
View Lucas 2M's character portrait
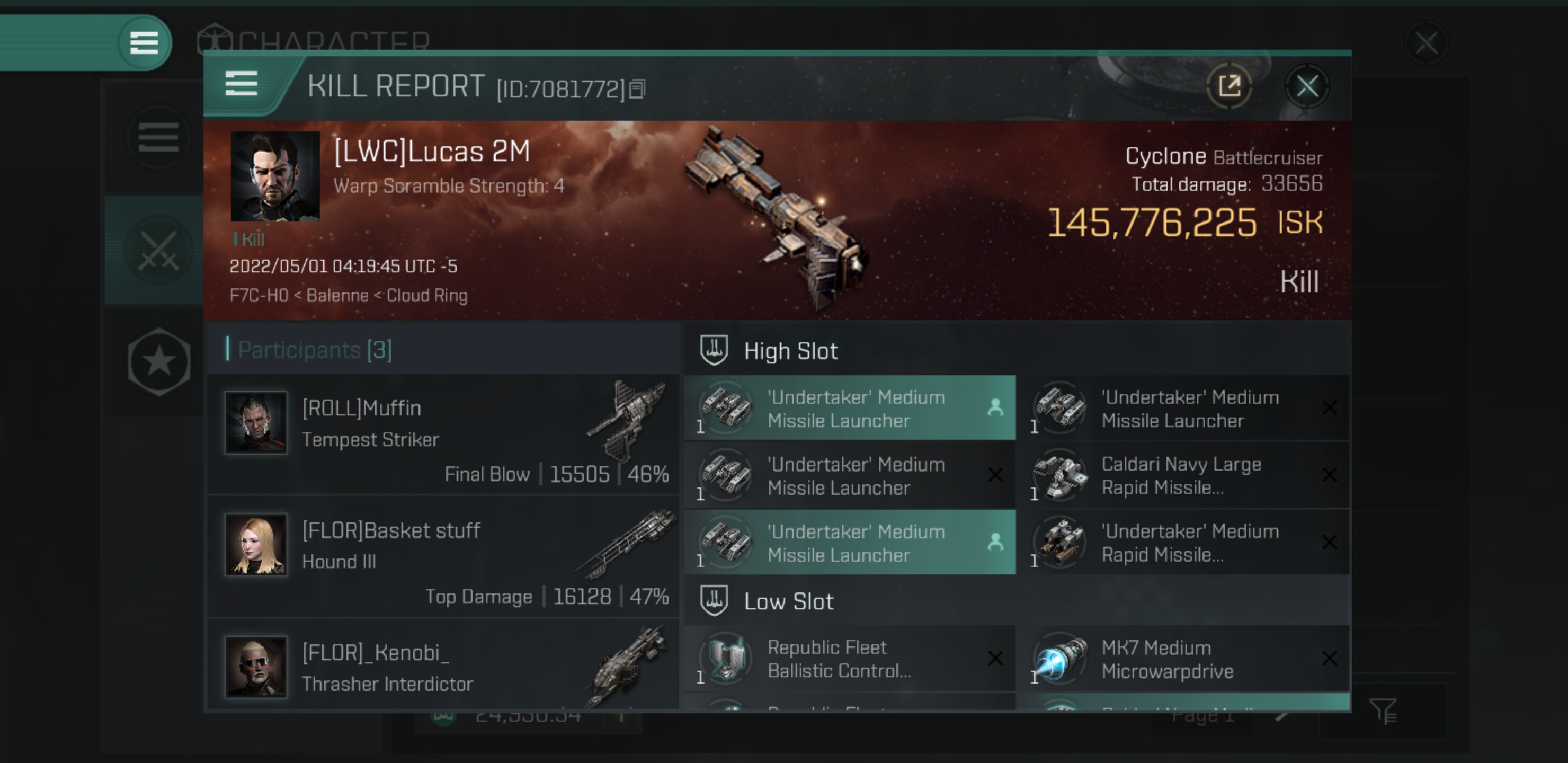[x=275, y=176]
